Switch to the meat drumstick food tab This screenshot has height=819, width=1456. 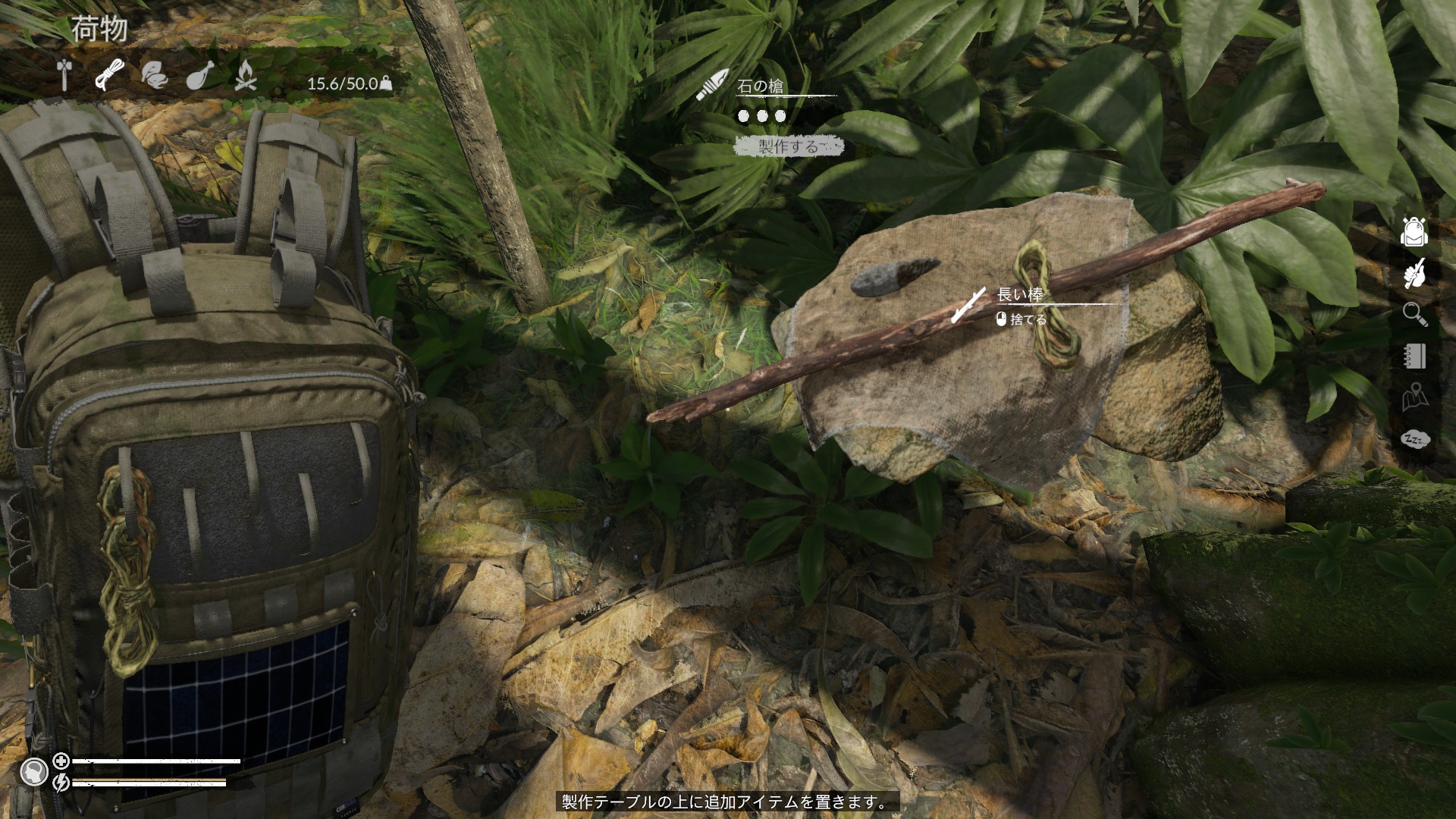(199, 76)
